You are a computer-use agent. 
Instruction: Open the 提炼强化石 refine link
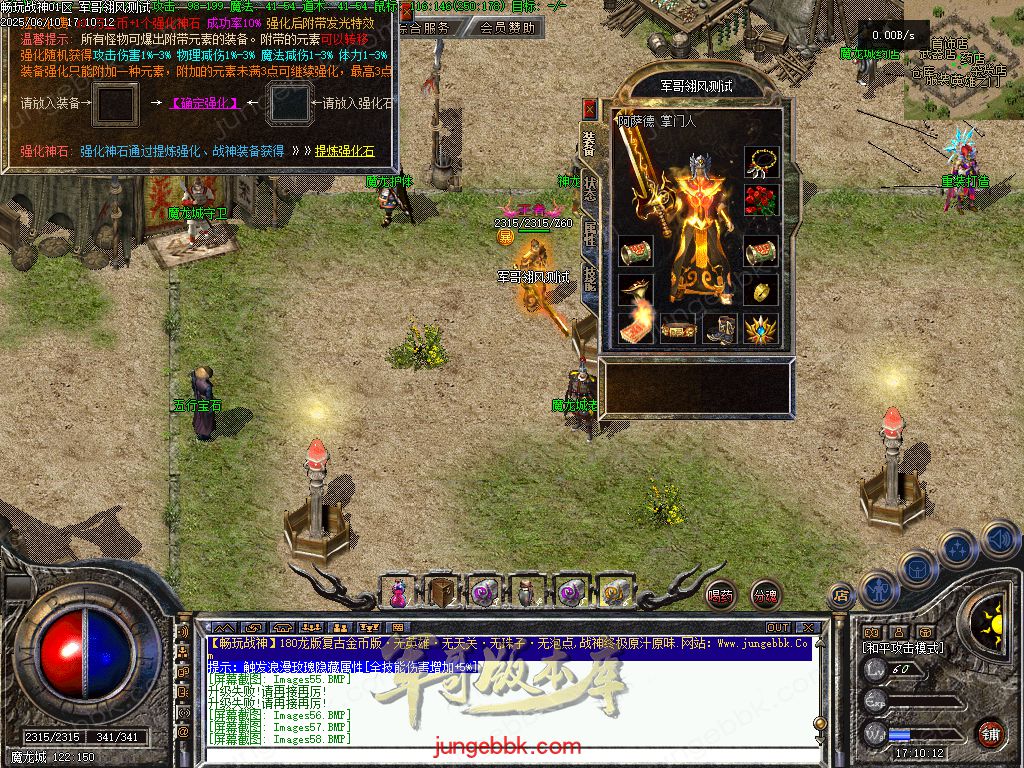click(x=344, y=151)
